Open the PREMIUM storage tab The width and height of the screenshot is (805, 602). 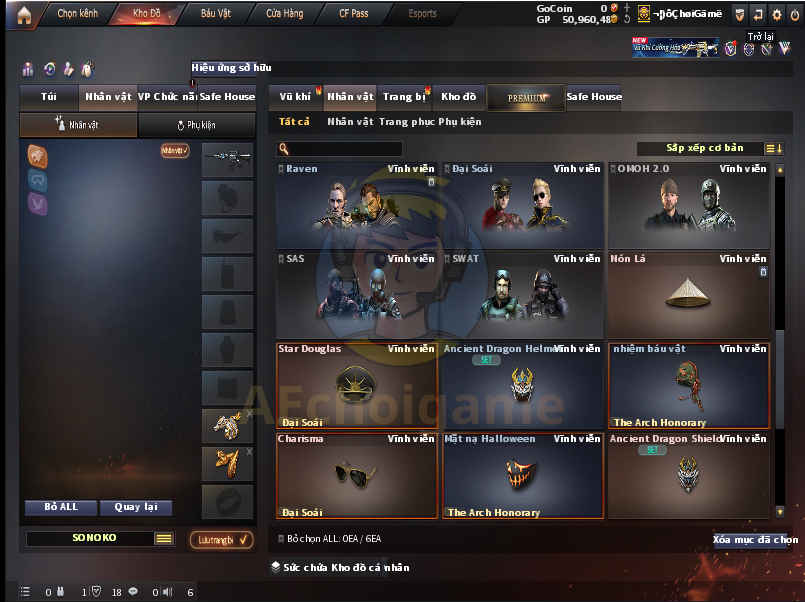coord(527,98)
